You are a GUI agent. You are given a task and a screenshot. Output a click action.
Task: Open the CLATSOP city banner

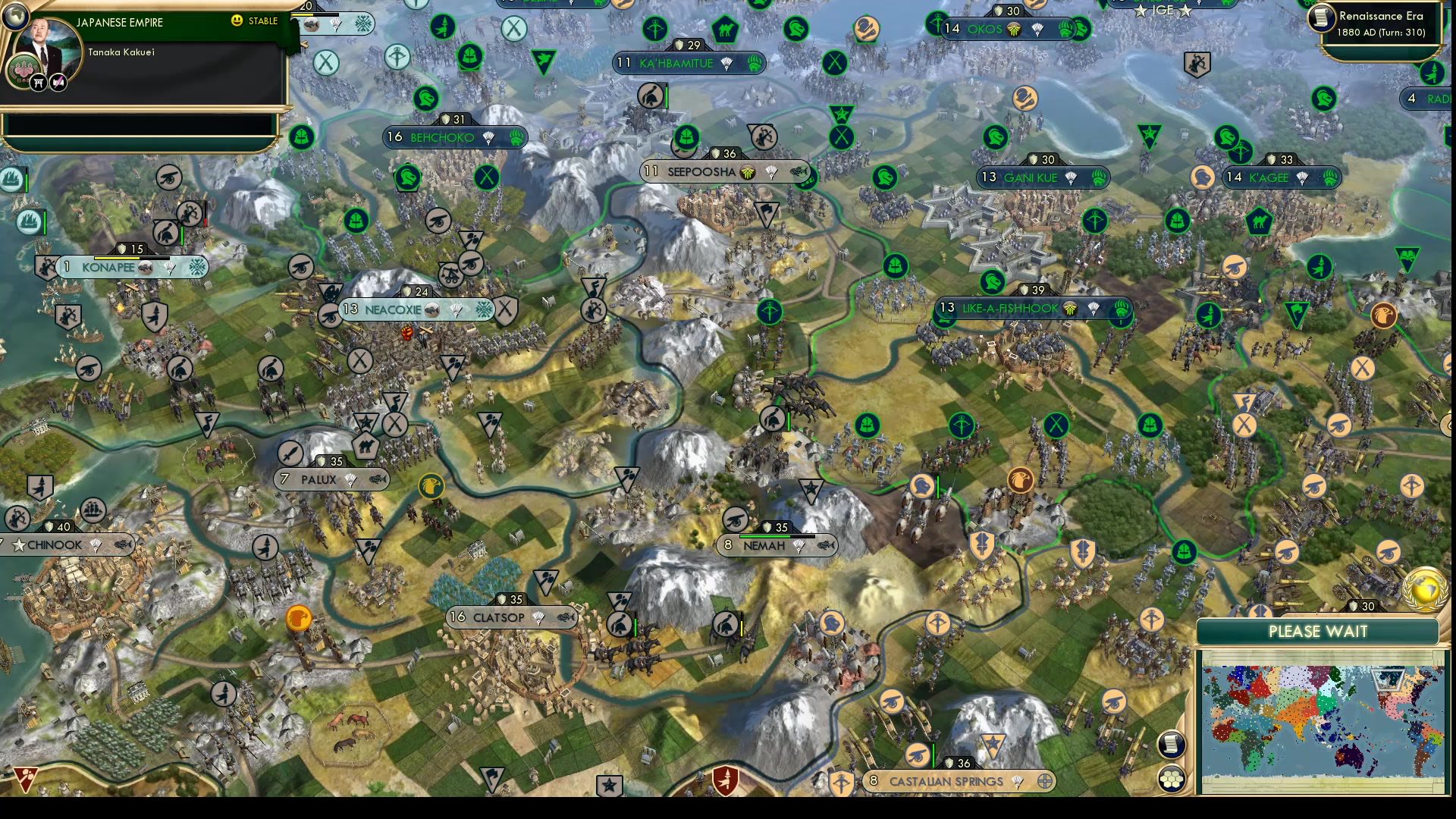click(499, 618)
